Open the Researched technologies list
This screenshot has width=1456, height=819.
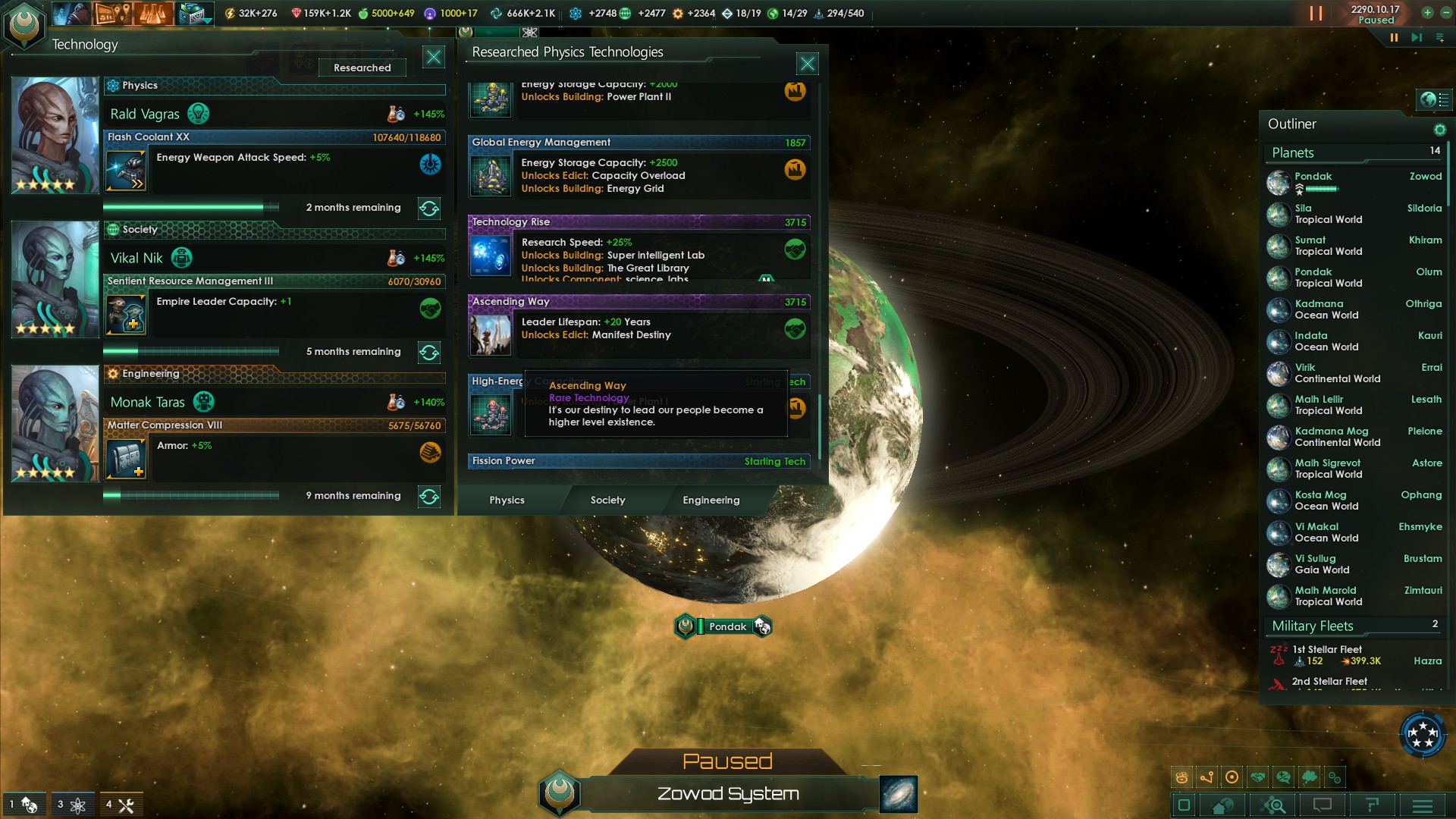tap(362, 68)
